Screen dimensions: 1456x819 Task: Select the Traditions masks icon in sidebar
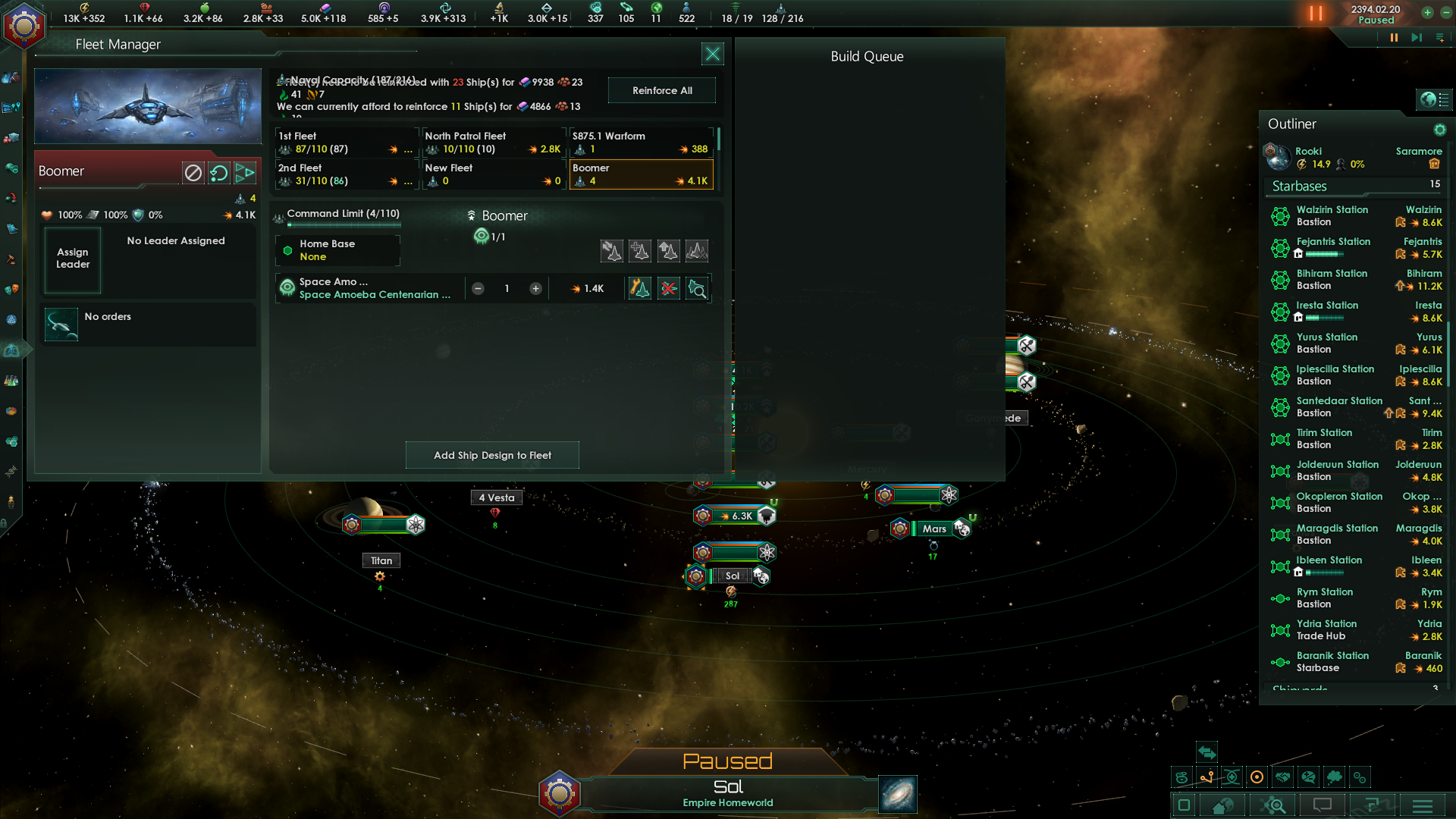[x=11, y=288]
